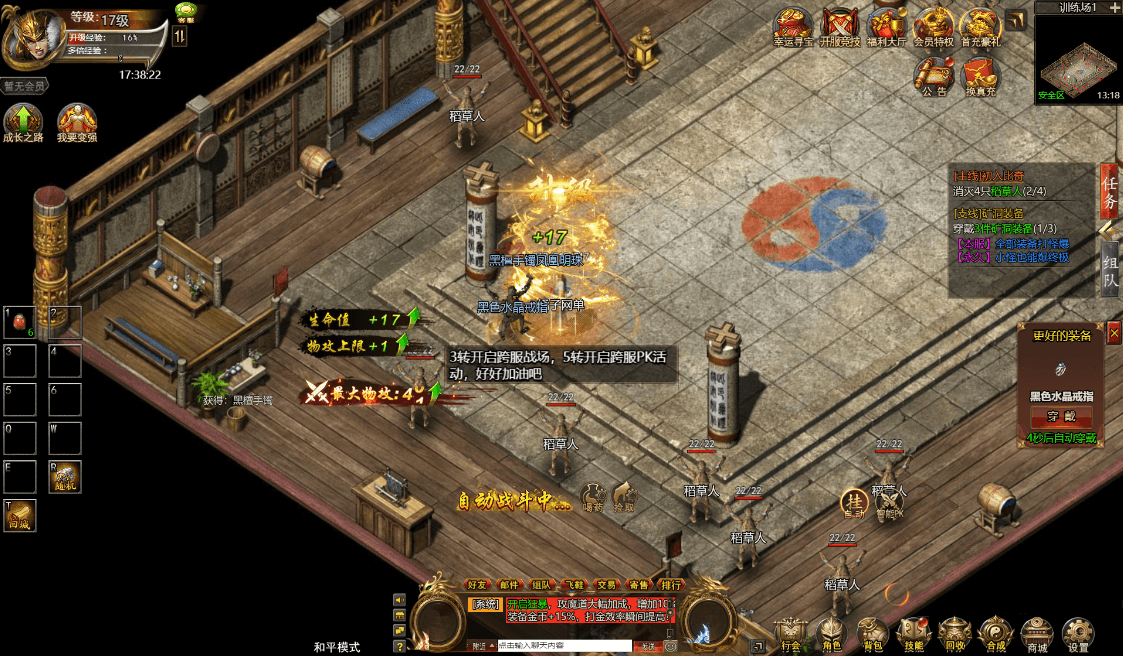Open the 公告 announcement scroll

click(x=934, y=74)
